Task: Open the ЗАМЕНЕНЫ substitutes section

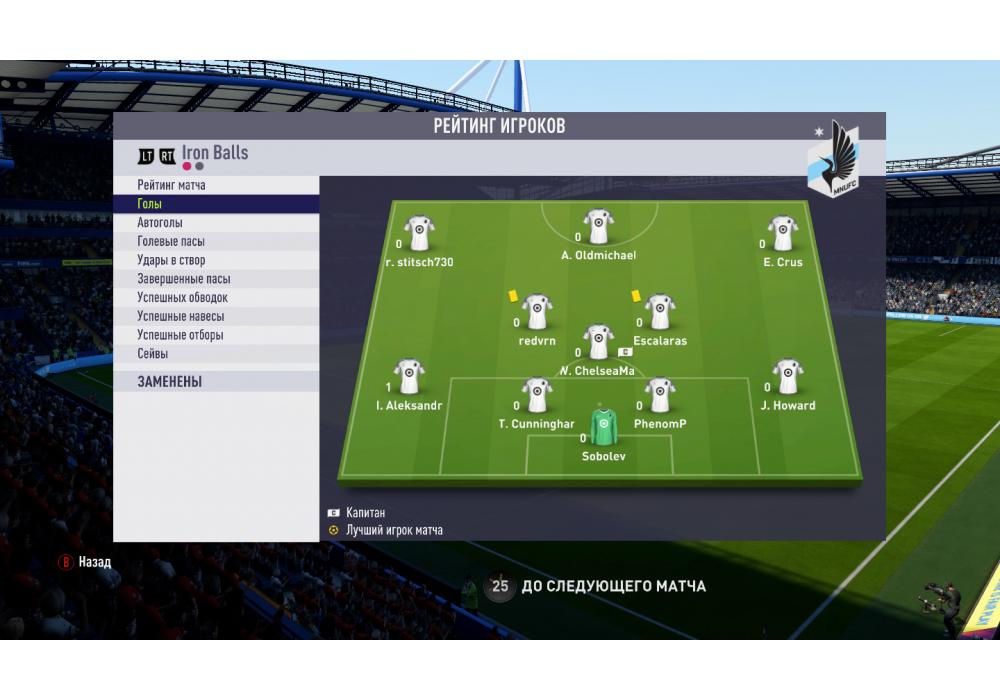Action: pos(216,381)
